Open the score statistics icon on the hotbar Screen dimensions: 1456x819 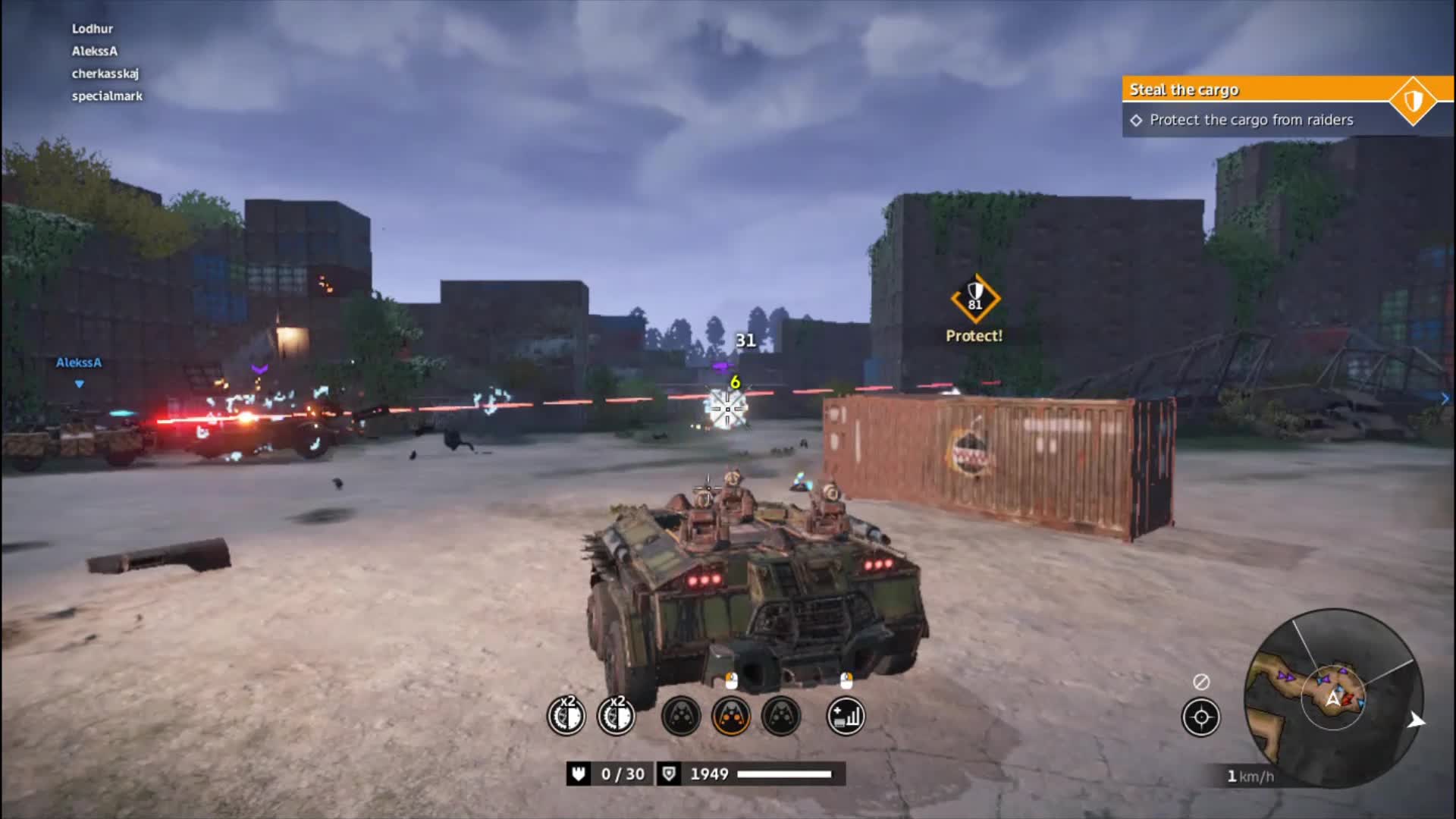point(844,717)
